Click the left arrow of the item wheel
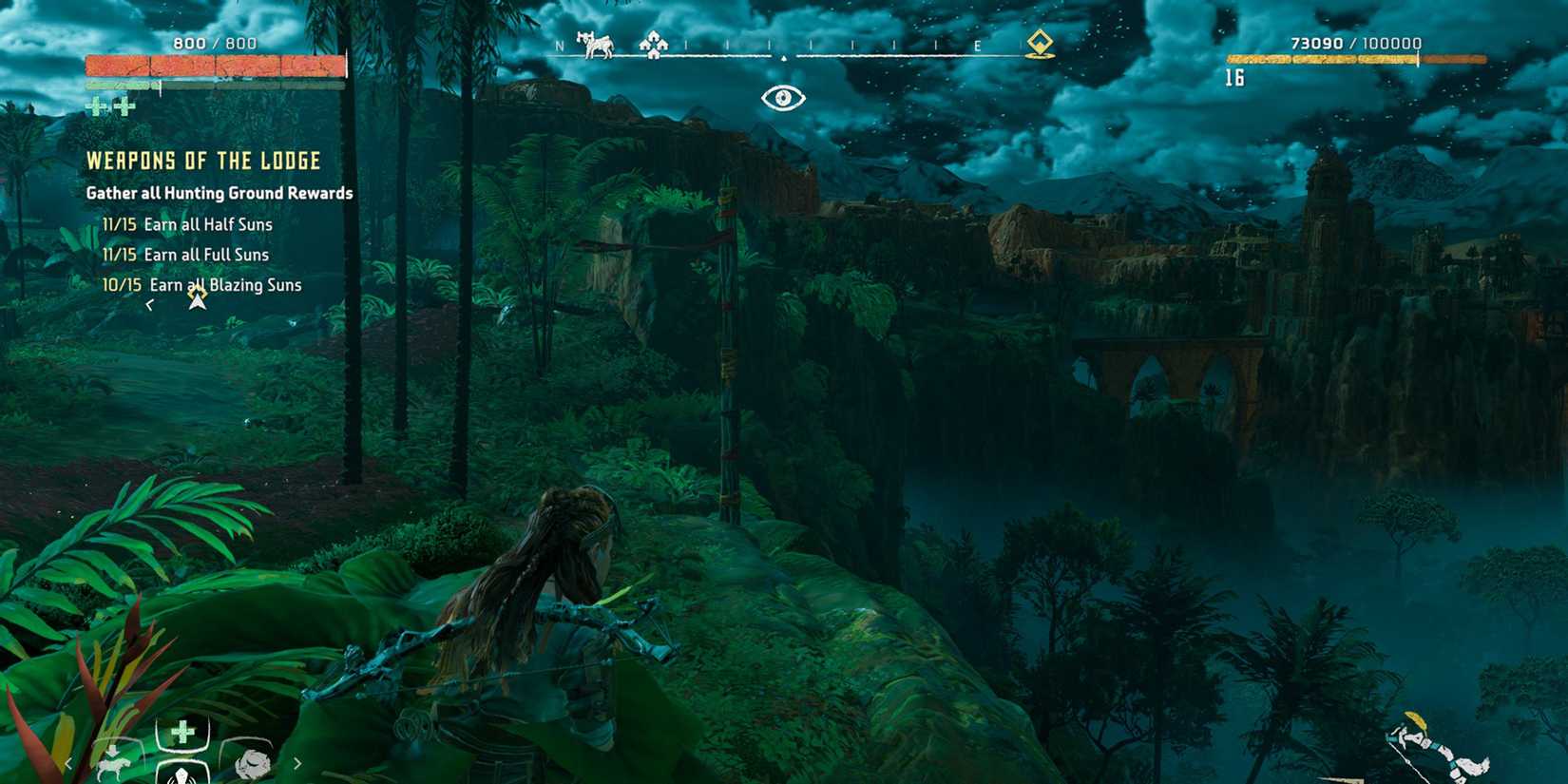This screenshot has height=784, width=1568. 68,764
